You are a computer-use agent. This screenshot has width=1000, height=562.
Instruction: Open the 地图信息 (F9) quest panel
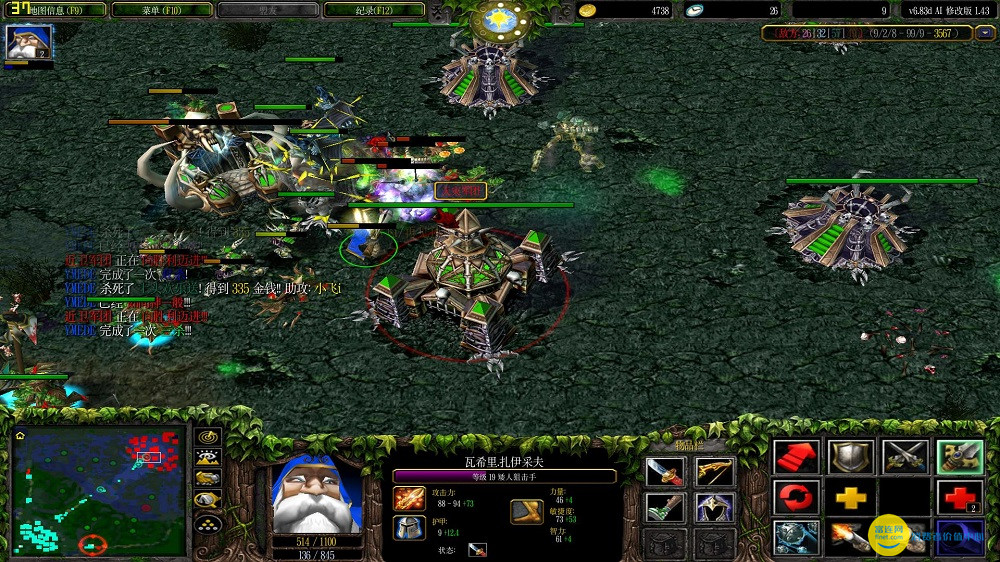pos(55,10)
